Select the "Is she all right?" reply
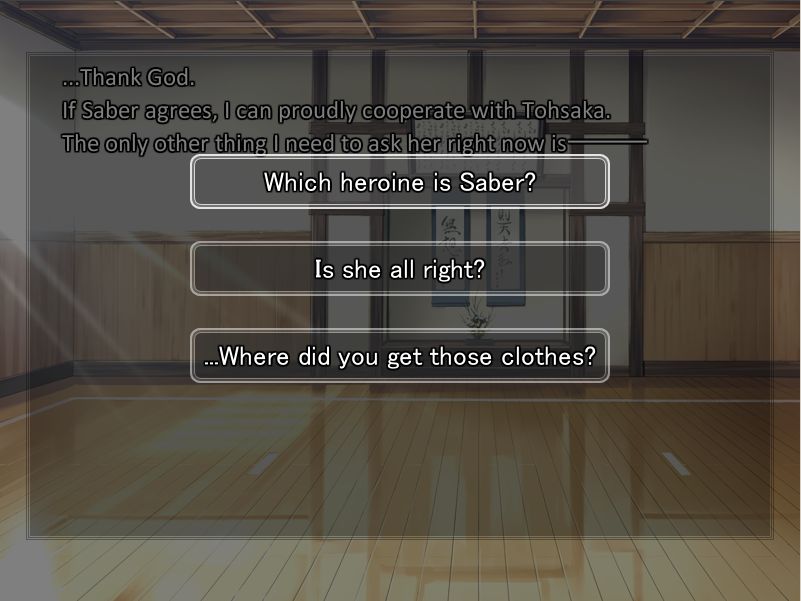The height and width of the screenshot is (601, 801). tap(400, 269)
